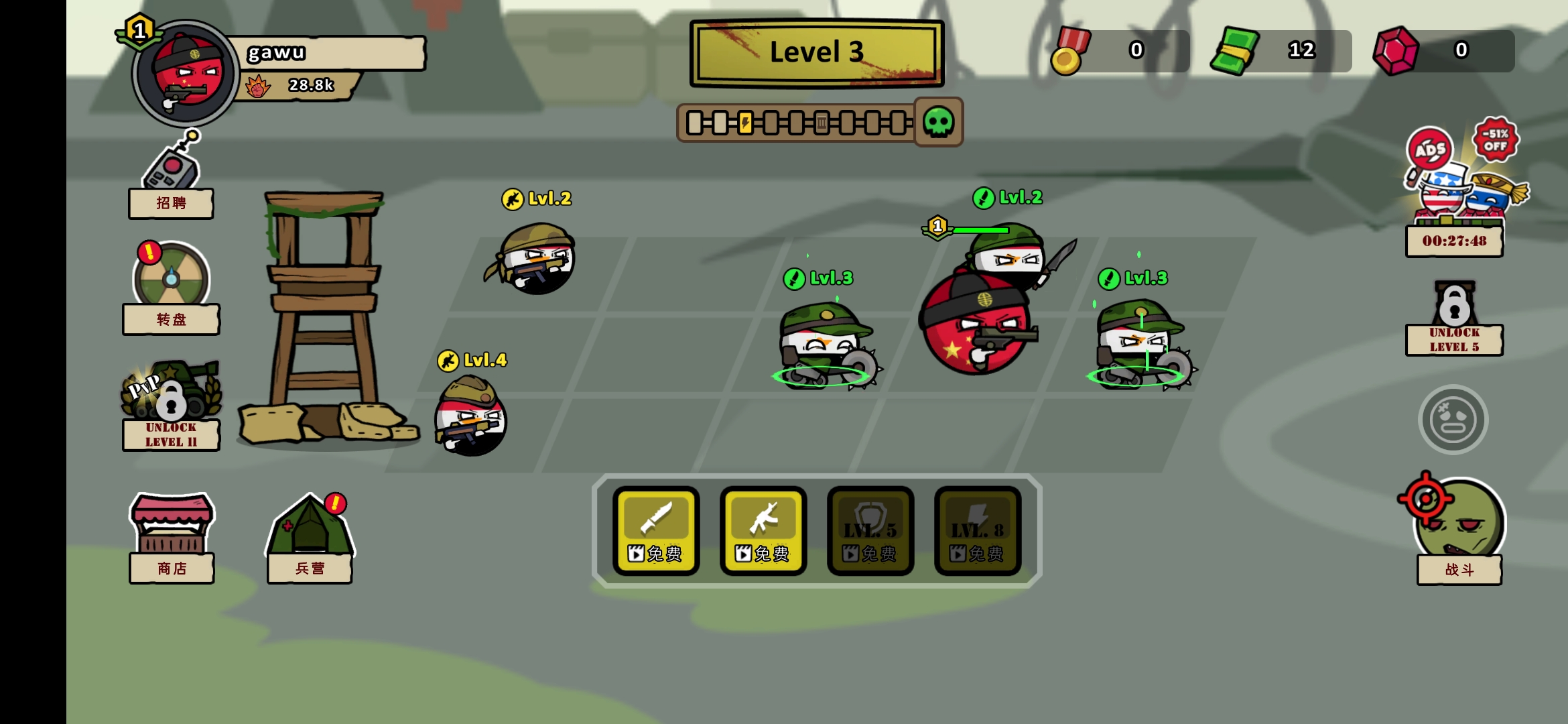1568x724 pixels.
Task: Click the dizzy face emoji button
Action: click(x=1453, y=420)
